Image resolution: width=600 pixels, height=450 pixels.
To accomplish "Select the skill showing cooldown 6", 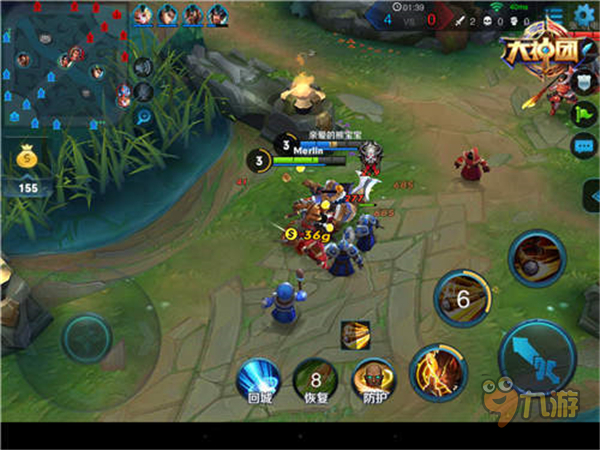I will pos(463,297).
